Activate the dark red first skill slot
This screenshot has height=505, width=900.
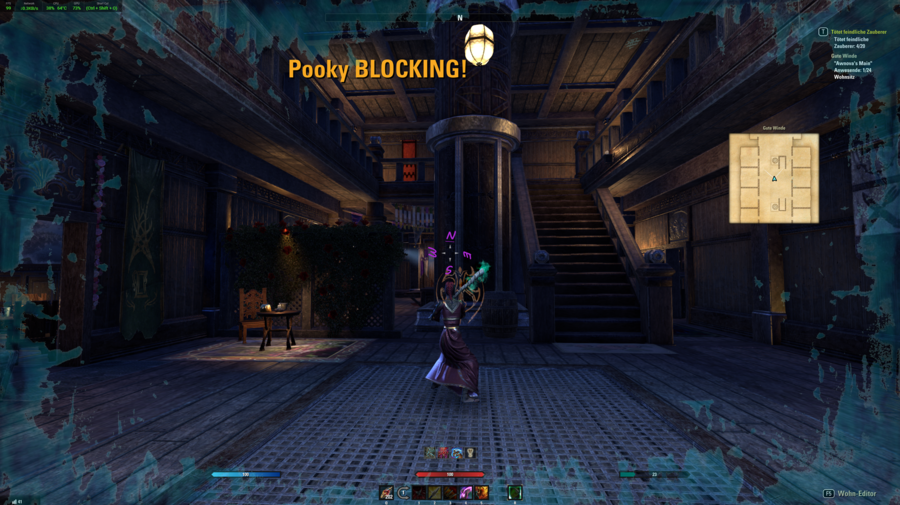(x=420, y=492)
